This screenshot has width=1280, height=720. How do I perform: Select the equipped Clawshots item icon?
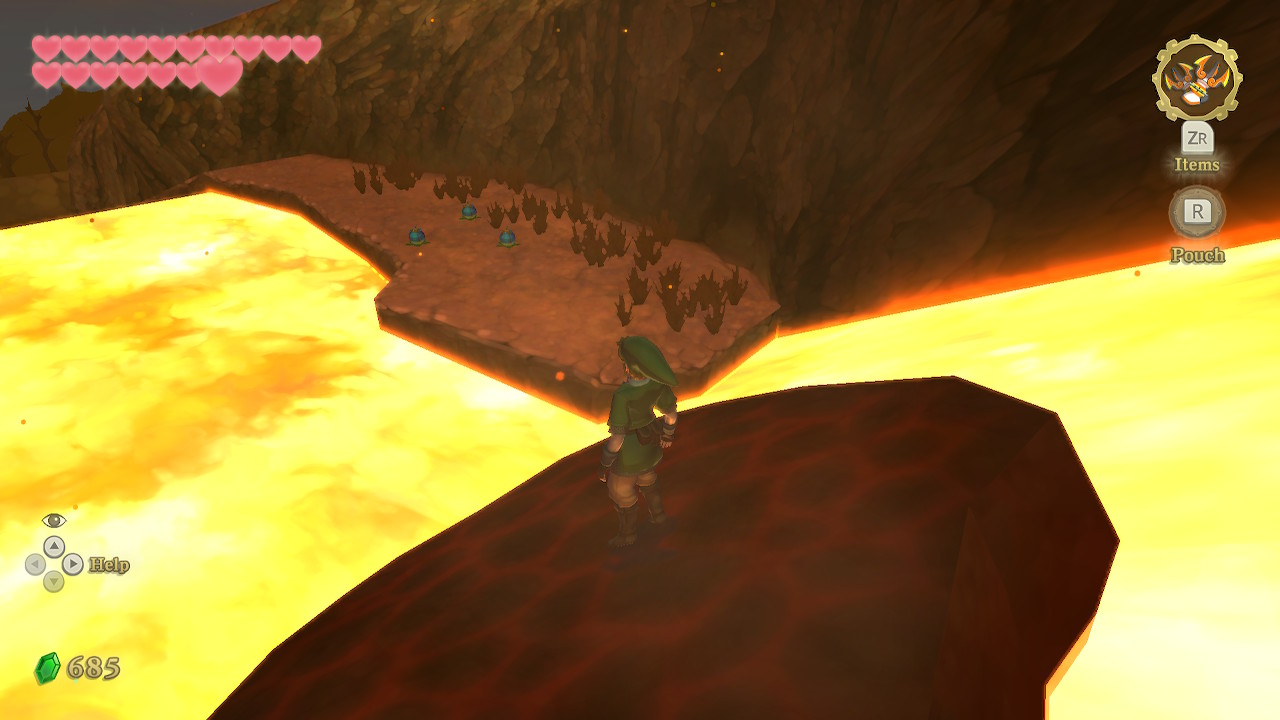coord(1197,78)
